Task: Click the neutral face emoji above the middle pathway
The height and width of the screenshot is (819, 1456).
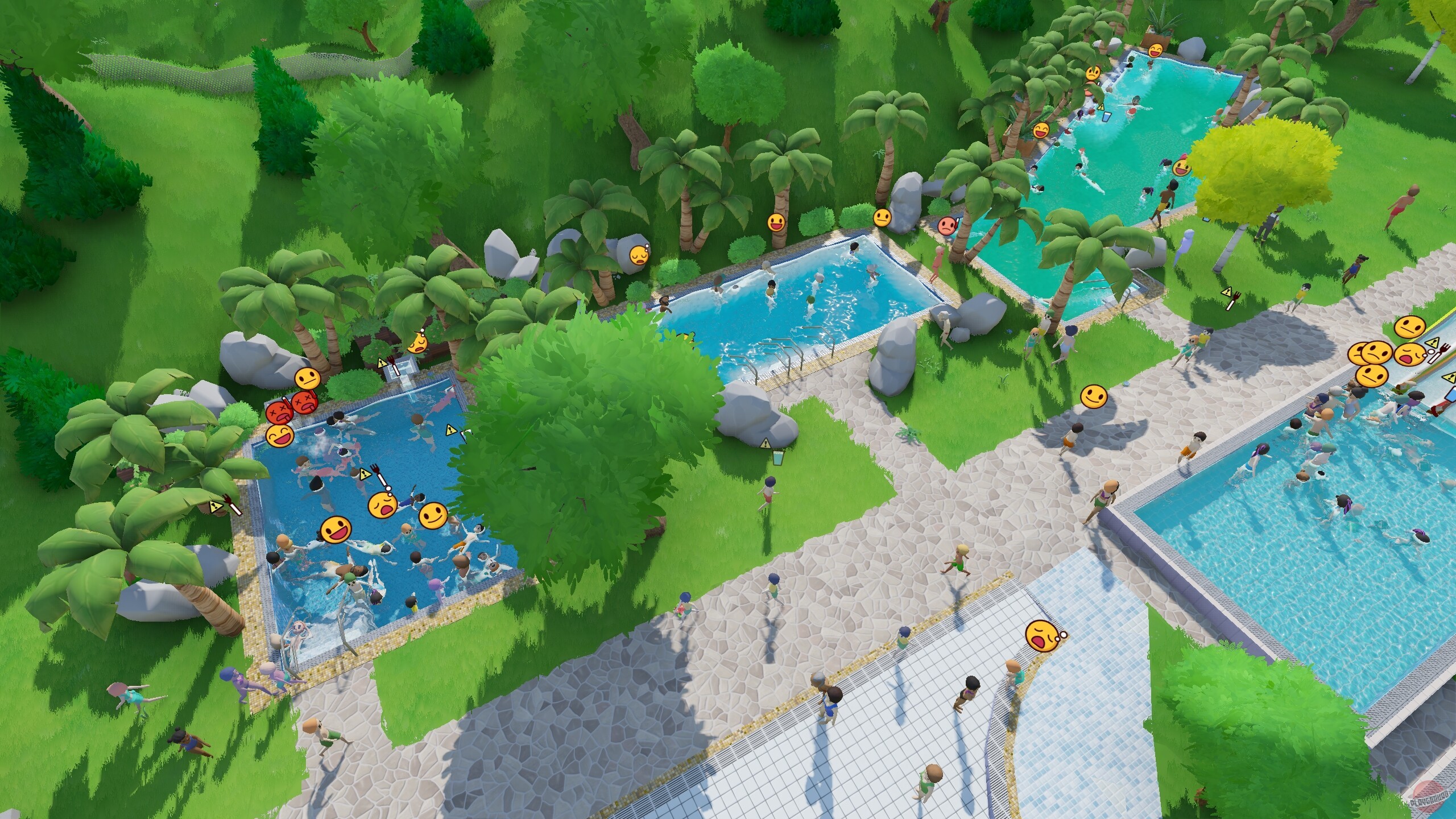Action: tap(882, 218)
